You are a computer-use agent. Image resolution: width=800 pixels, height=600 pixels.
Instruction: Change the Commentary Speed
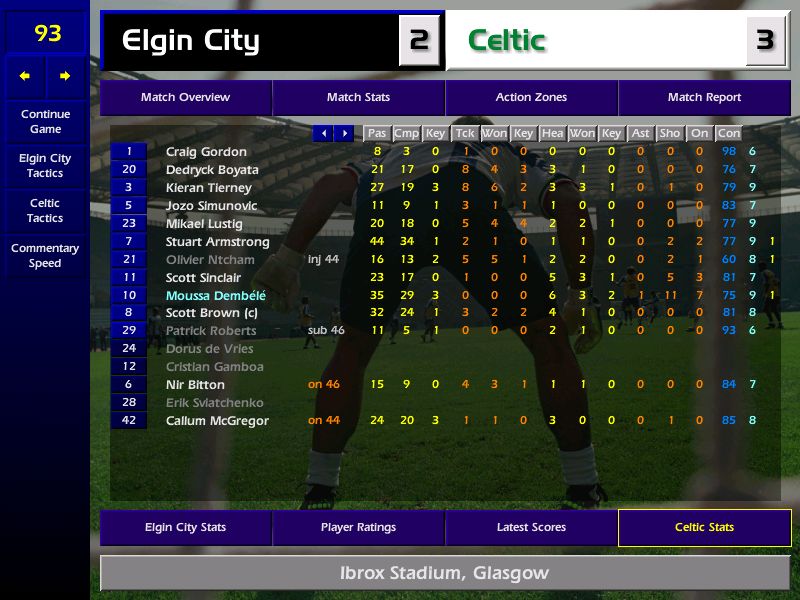click(45, 256)
